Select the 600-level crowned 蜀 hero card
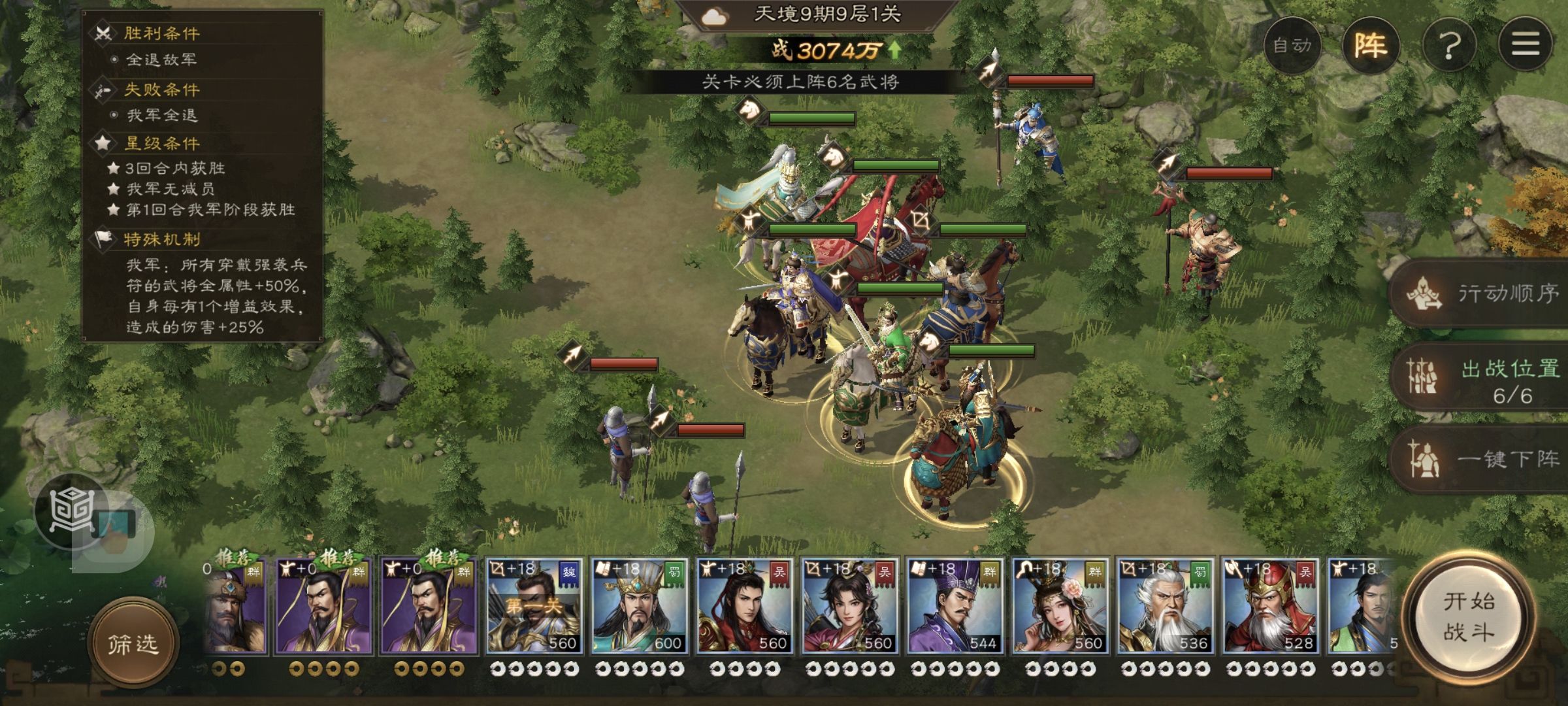 coord(640,607)
